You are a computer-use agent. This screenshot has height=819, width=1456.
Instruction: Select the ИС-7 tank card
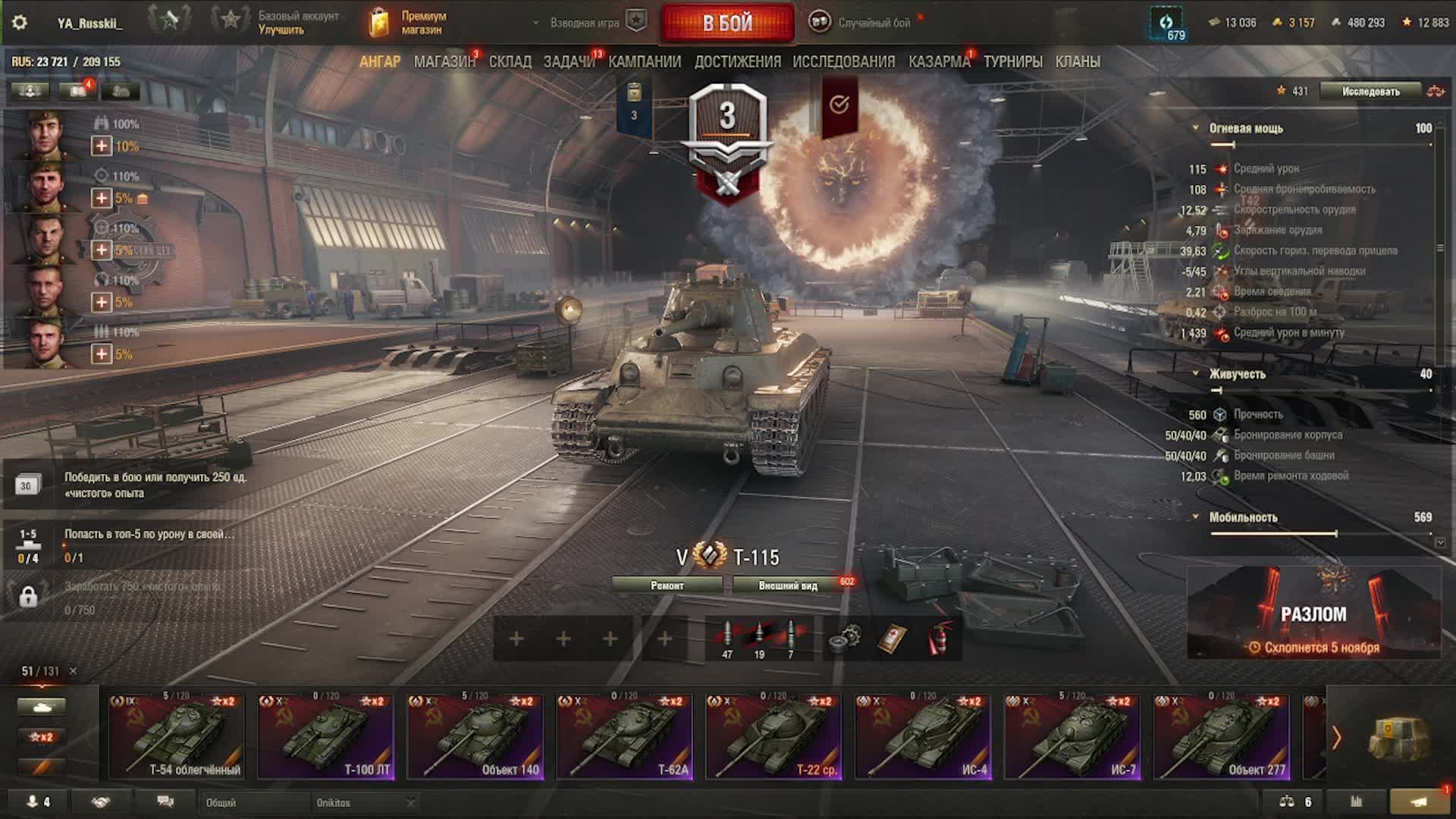[x=1072, y=736]
